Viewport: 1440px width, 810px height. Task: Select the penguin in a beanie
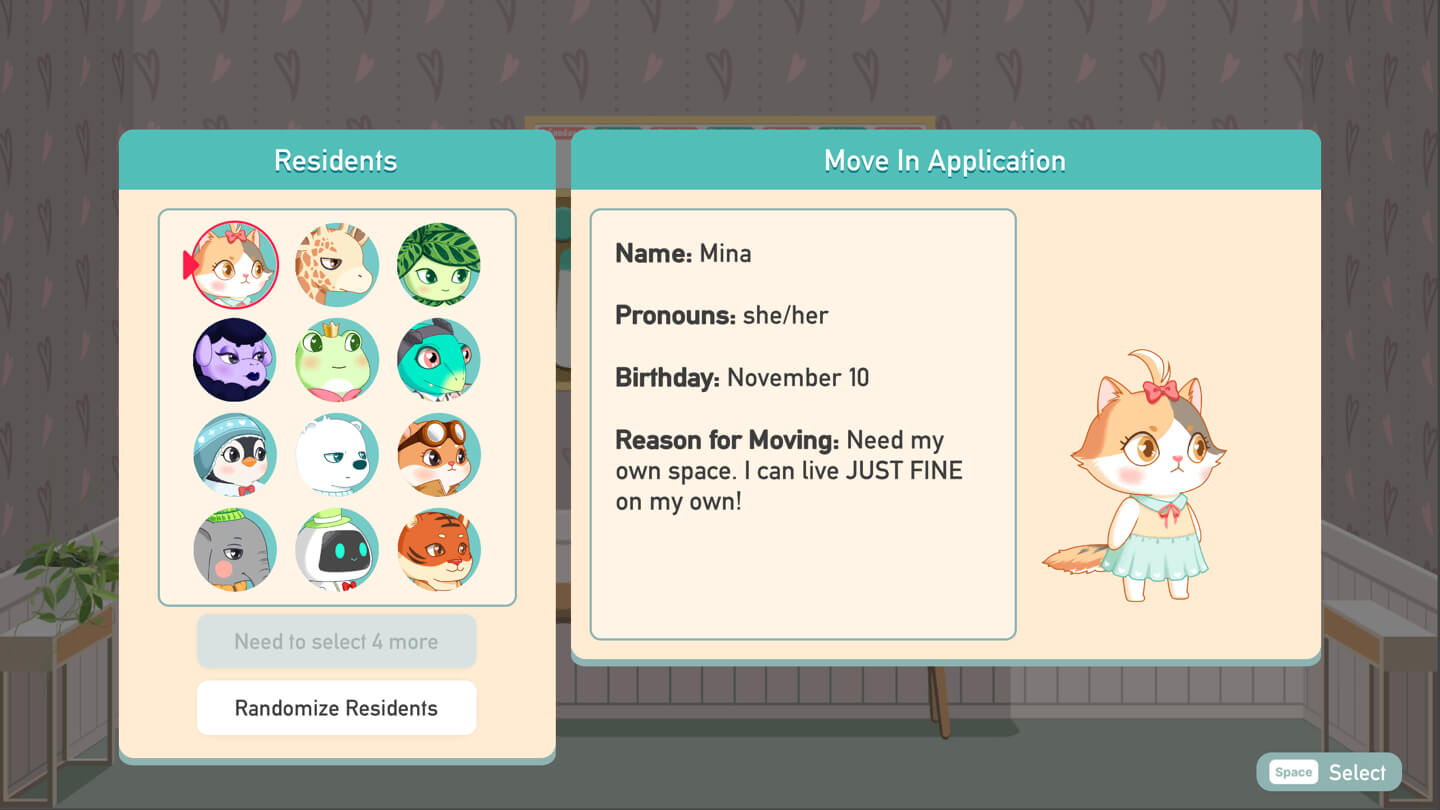(x=235, y=455)
